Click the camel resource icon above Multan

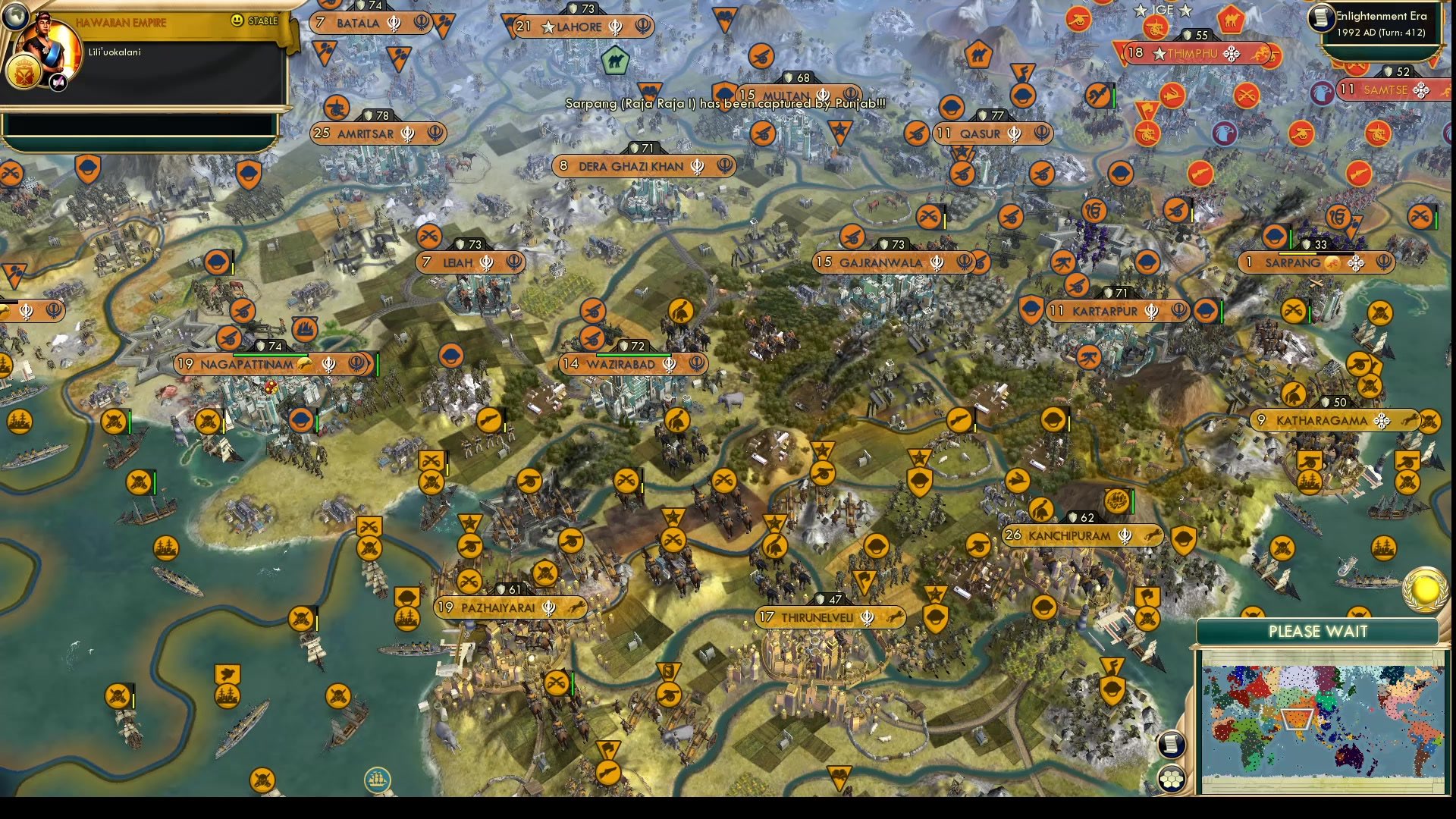[617, 61]
